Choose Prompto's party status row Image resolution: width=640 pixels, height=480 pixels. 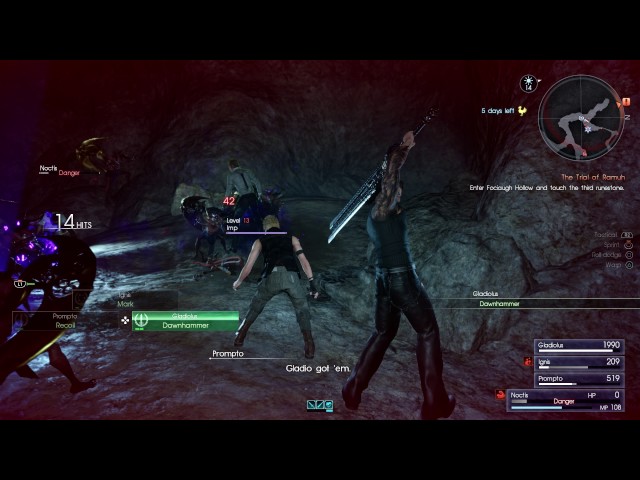pyautogui.click(x=579, y=379)
